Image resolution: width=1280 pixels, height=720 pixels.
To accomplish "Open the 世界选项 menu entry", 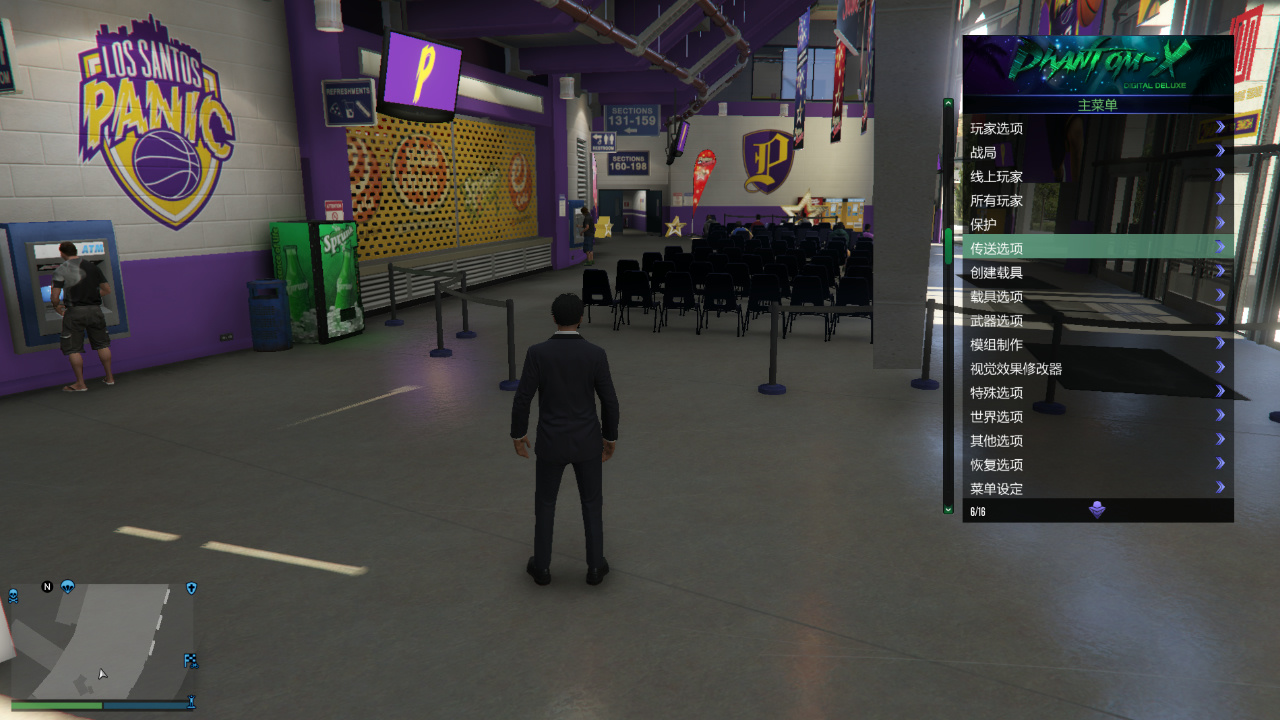I will (996, 416).
